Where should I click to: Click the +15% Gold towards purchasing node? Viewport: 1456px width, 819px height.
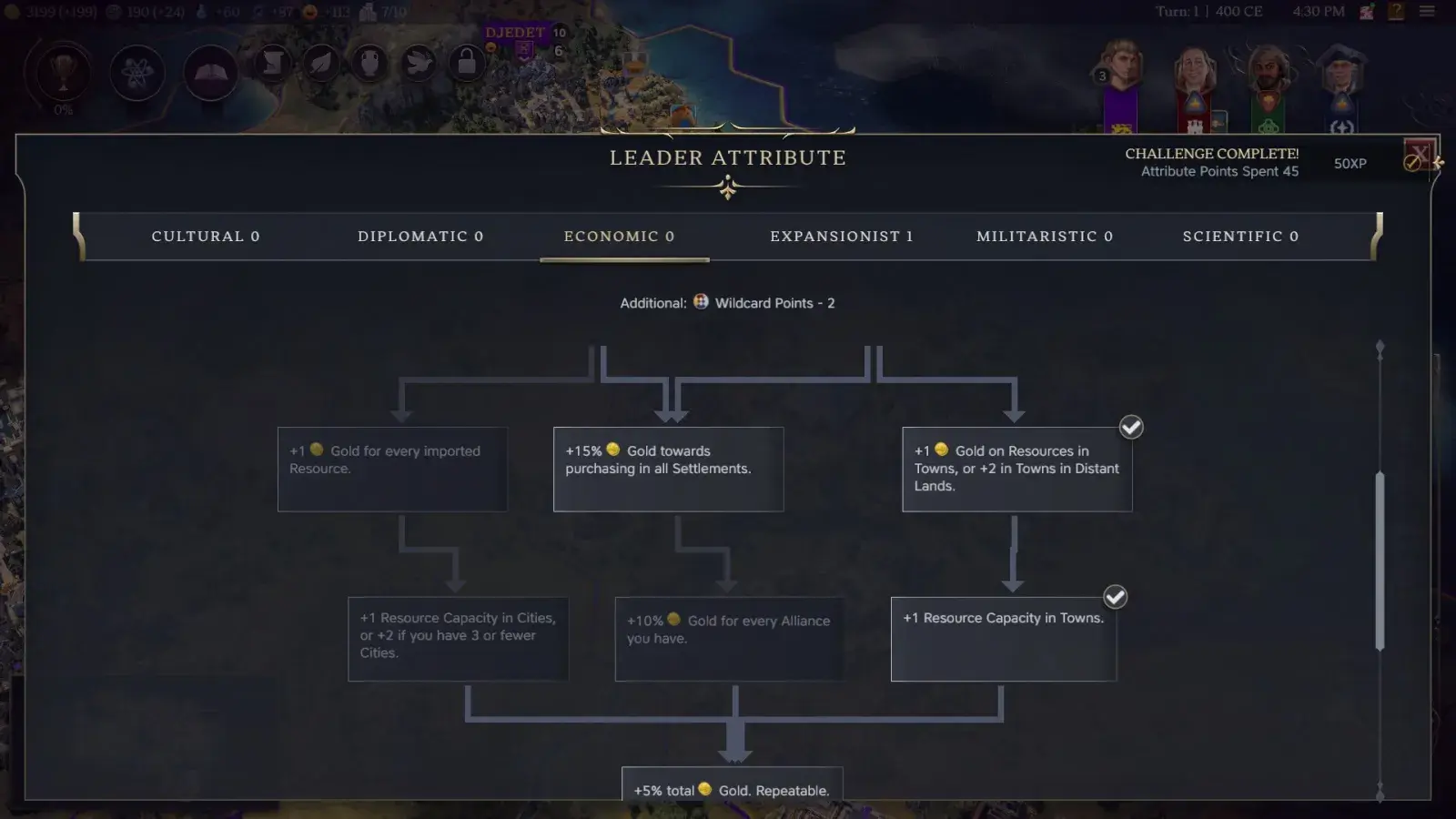[x=669, y=469]
